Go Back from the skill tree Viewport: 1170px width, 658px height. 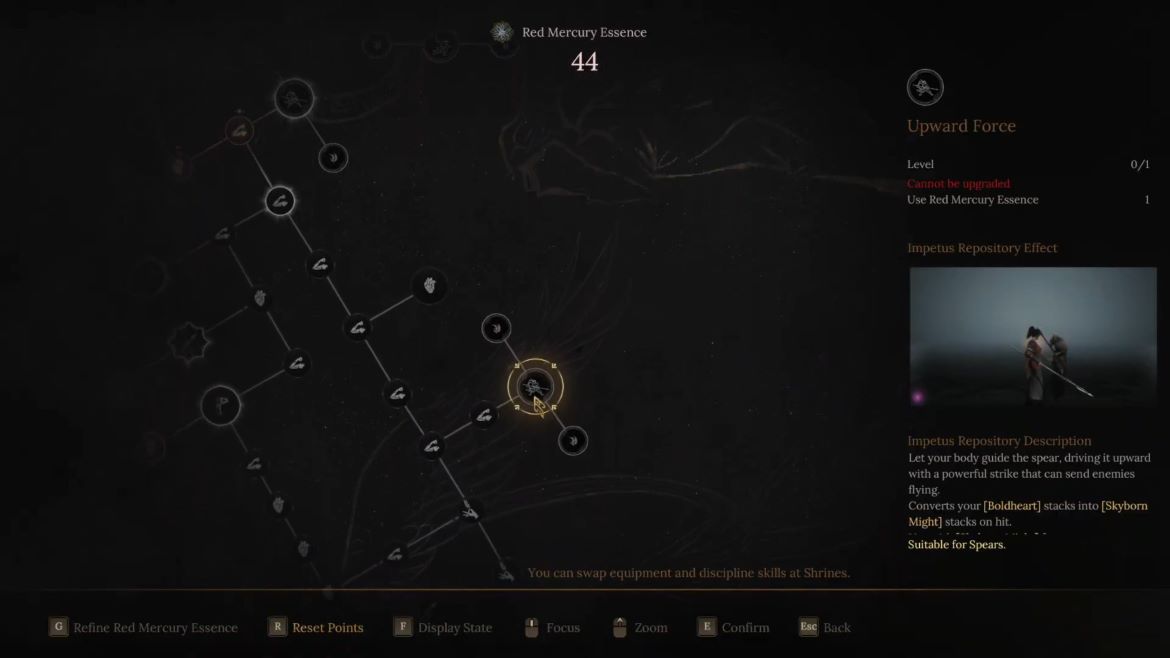[837, 628]
